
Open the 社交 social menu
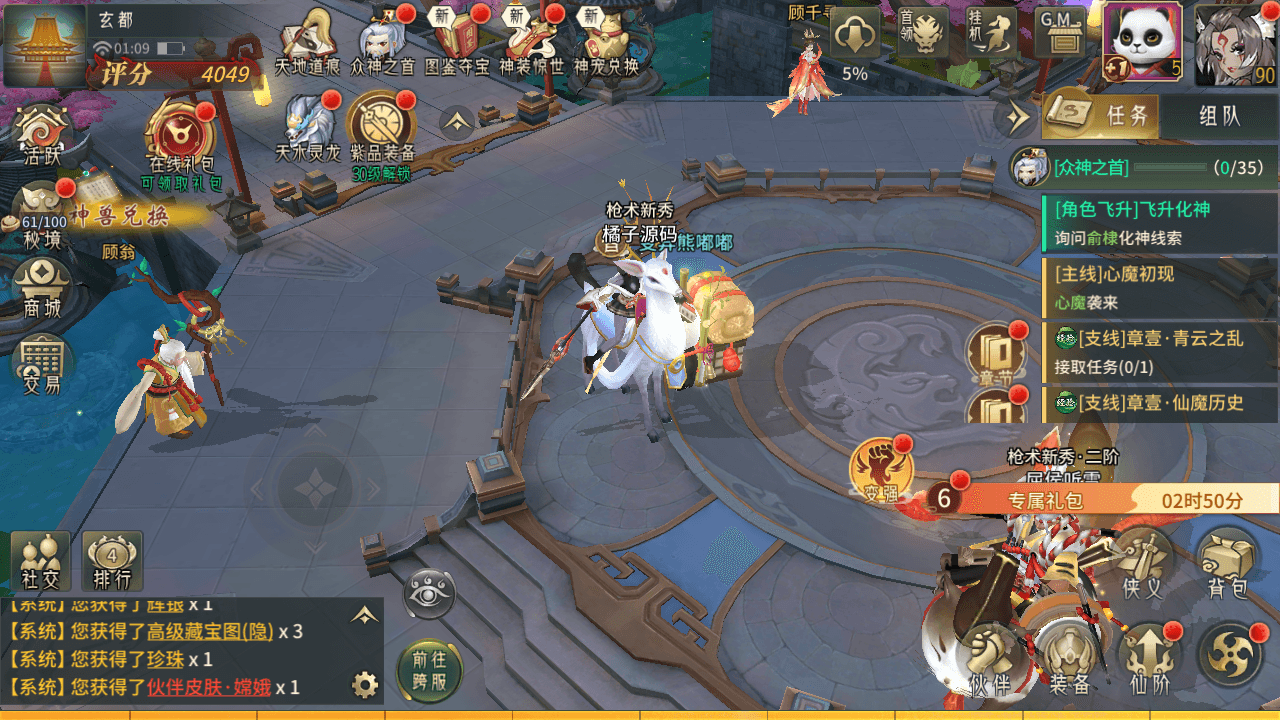tap(40, 561)
